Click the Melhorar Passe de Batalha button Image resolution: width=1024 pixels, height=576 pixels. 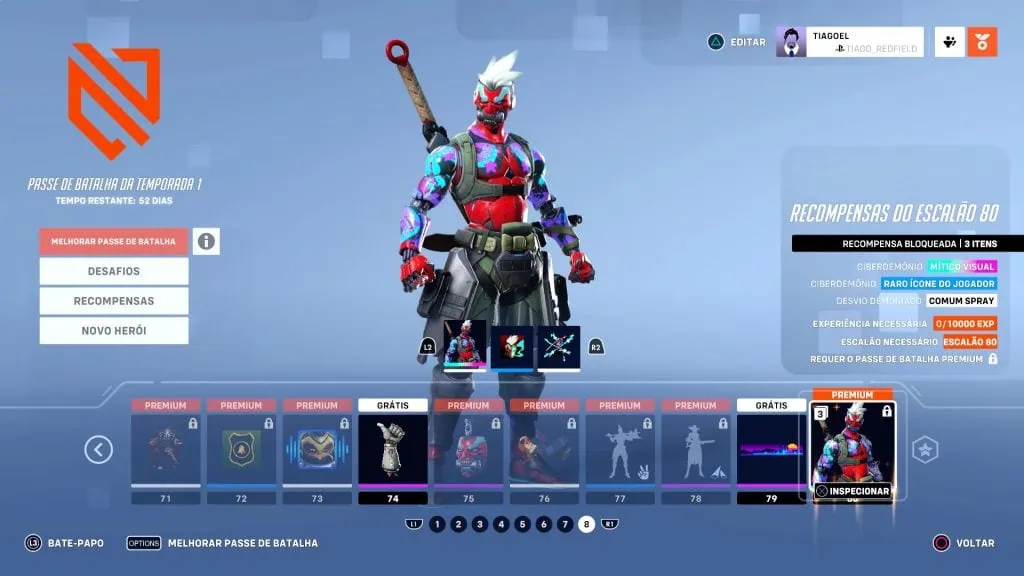pos(114,241)
